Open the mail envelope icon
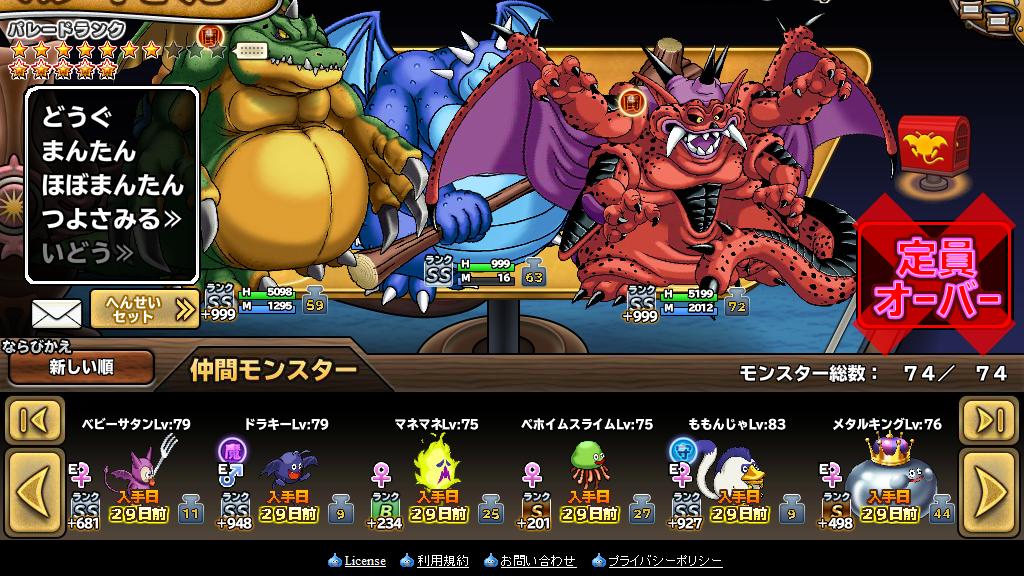The width and height of the screenshot is (1024, 576). pos(56,313)
